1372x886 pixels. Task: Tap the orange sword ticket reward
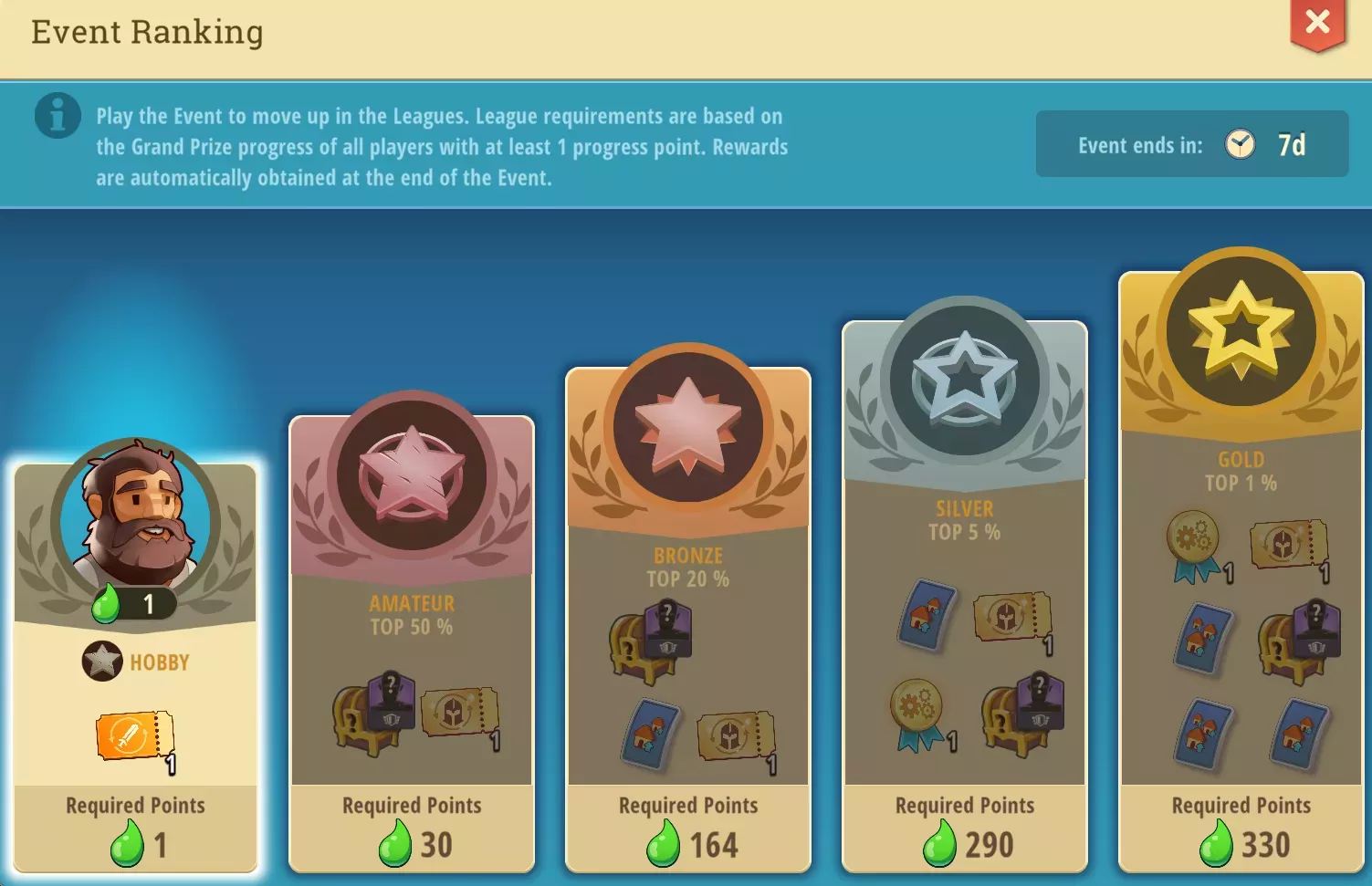point(135,735)
